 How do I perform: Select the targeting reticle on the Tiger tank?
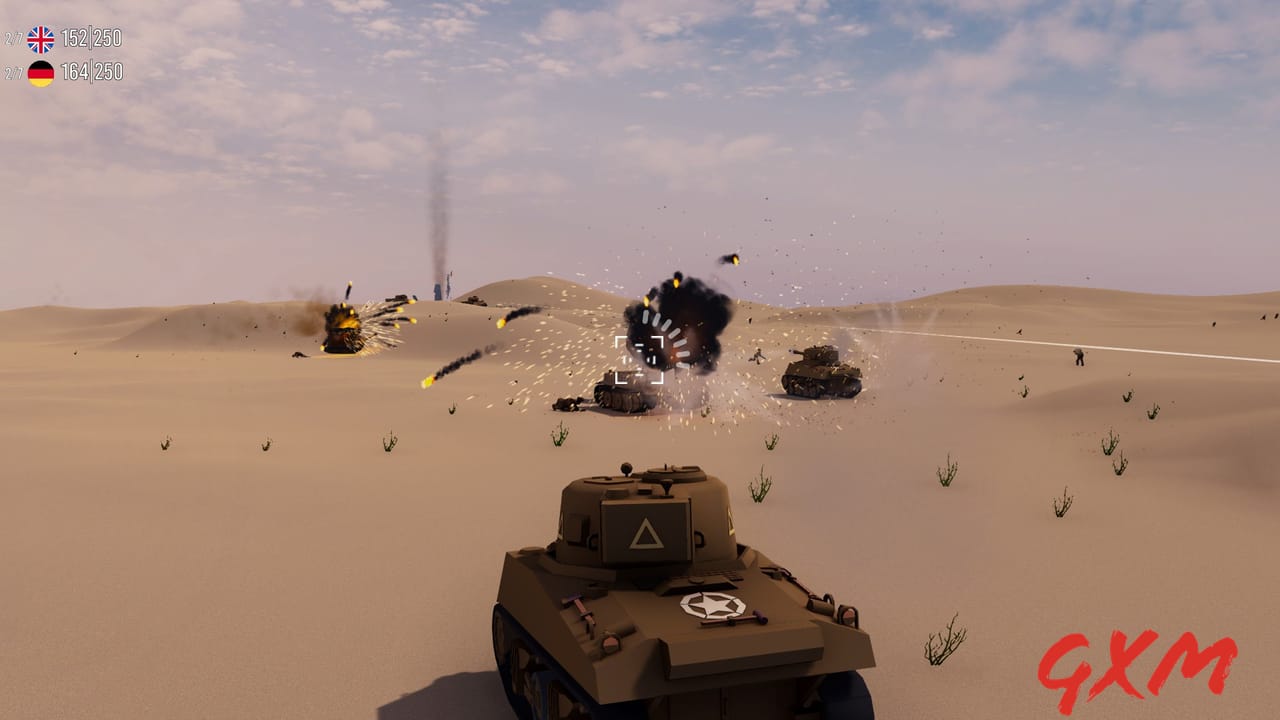[x=641, y=359]
